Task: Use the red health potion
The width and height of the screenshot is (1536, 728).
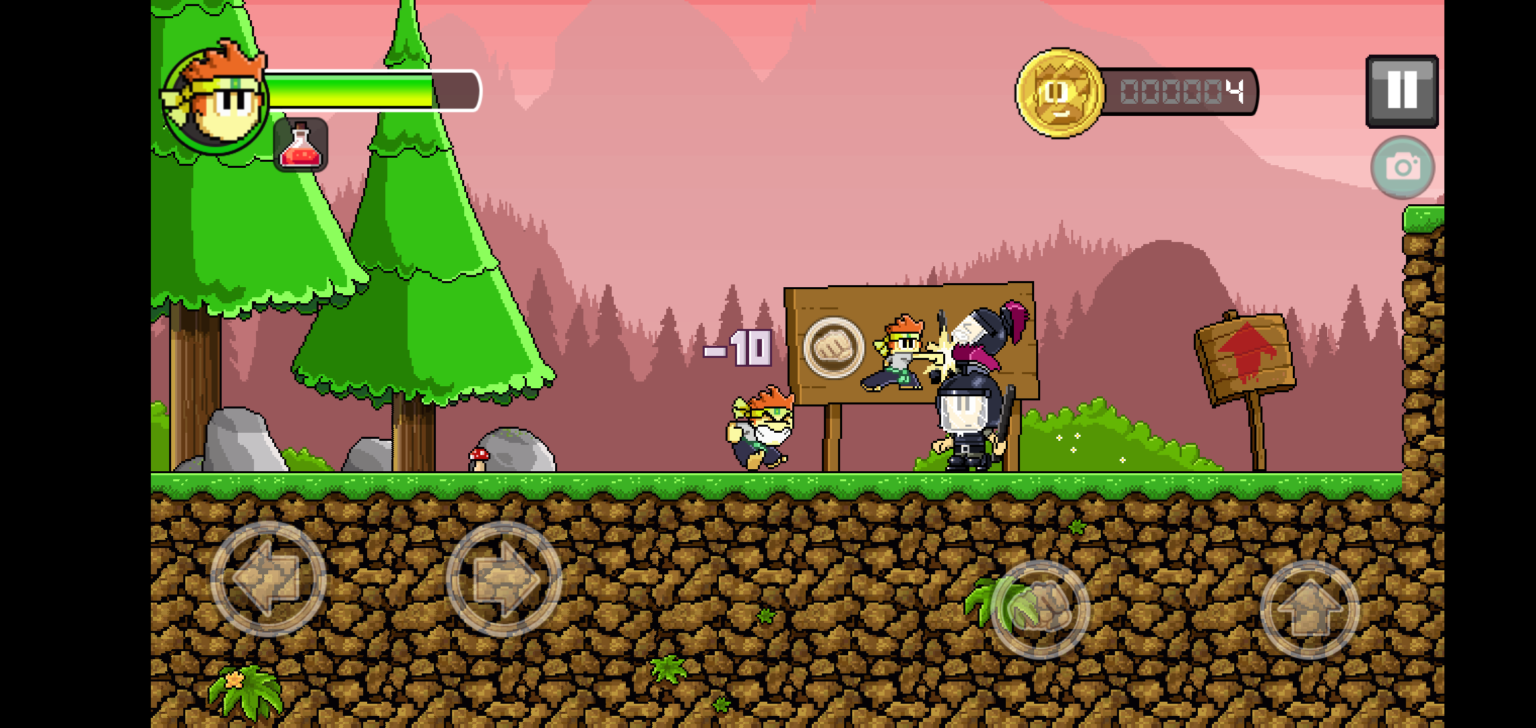Action: coord(300,145)
